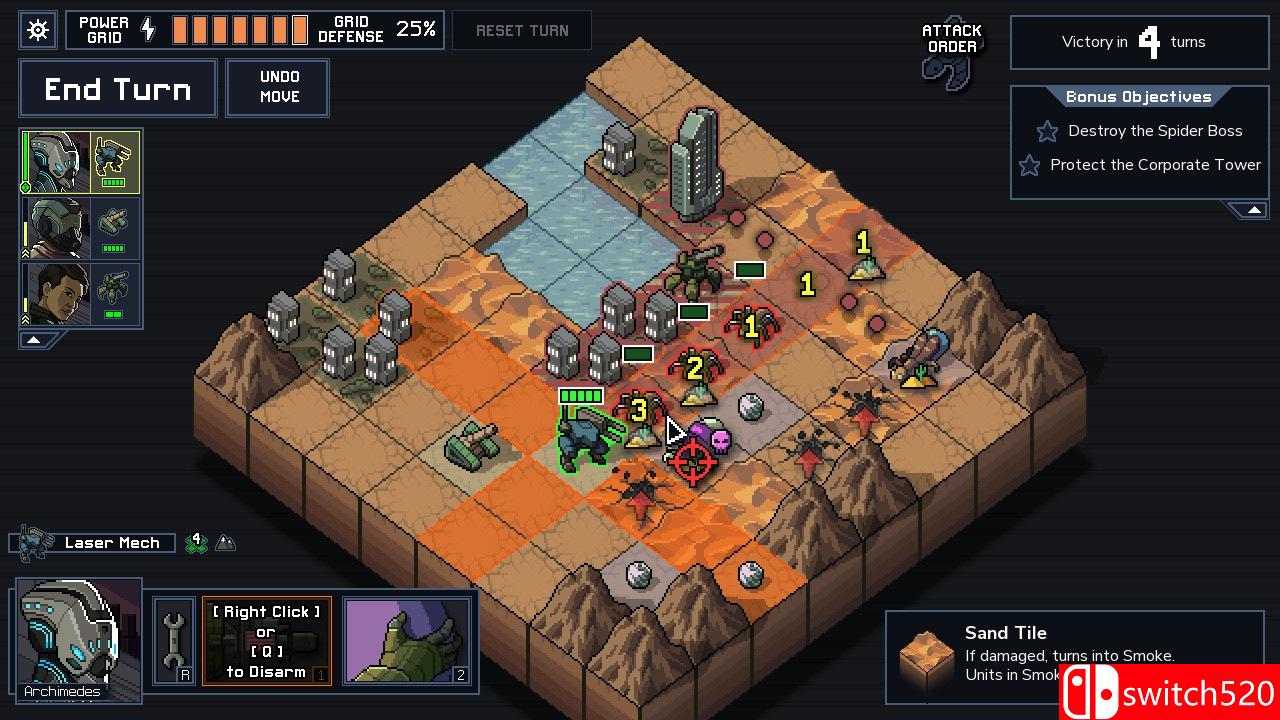Open the settings gear menu
The image size is (1280, 720).
tap(37, 29)
